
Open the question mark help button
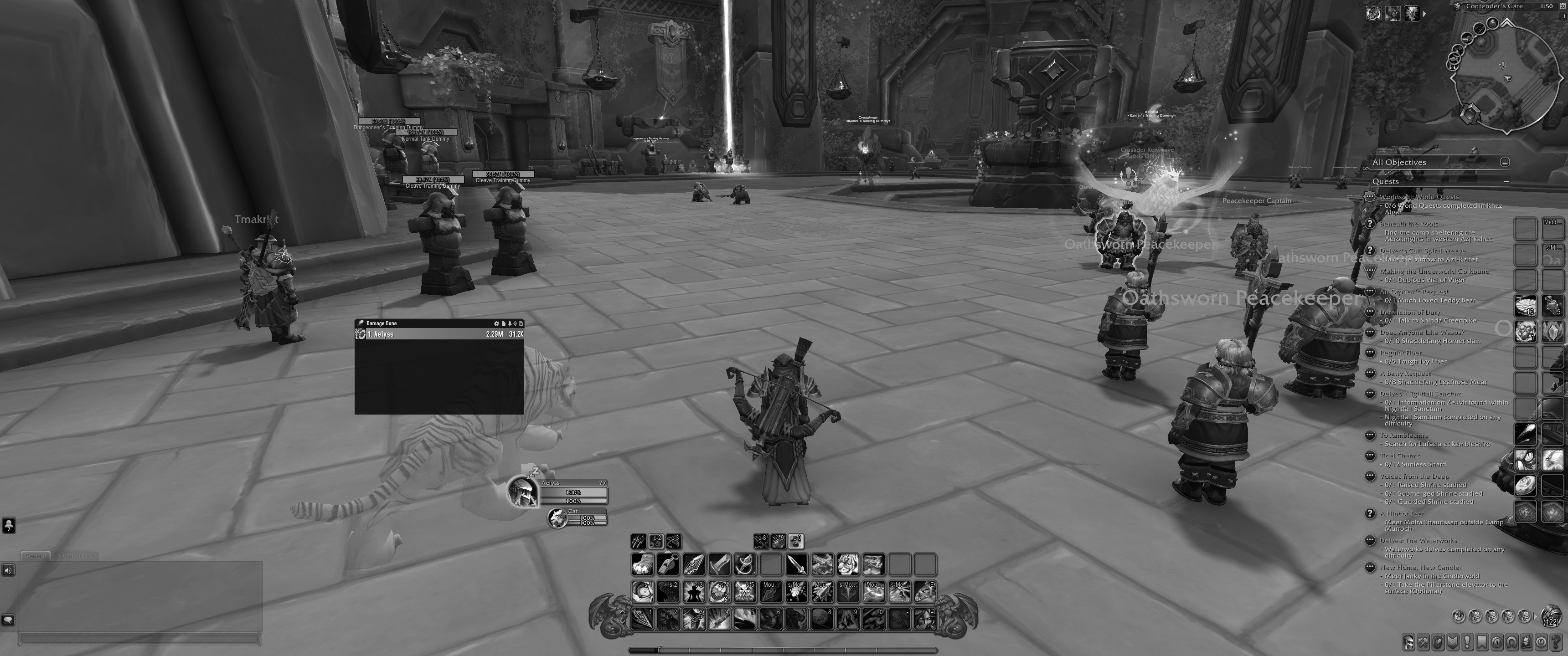tap(1556, 643)
